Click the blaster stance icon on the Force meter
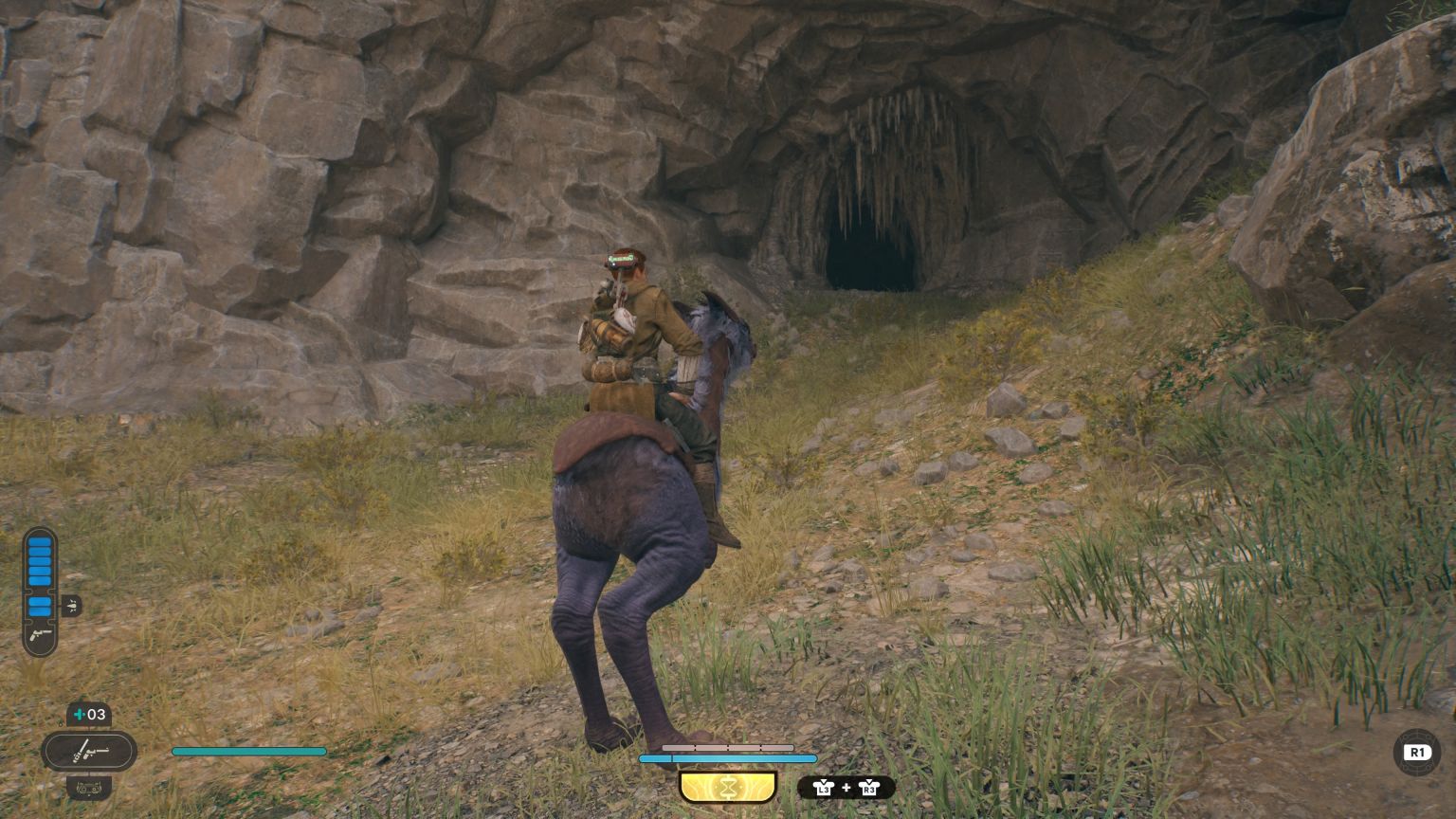The image size is (1456, 819). [x=39, y=634]
